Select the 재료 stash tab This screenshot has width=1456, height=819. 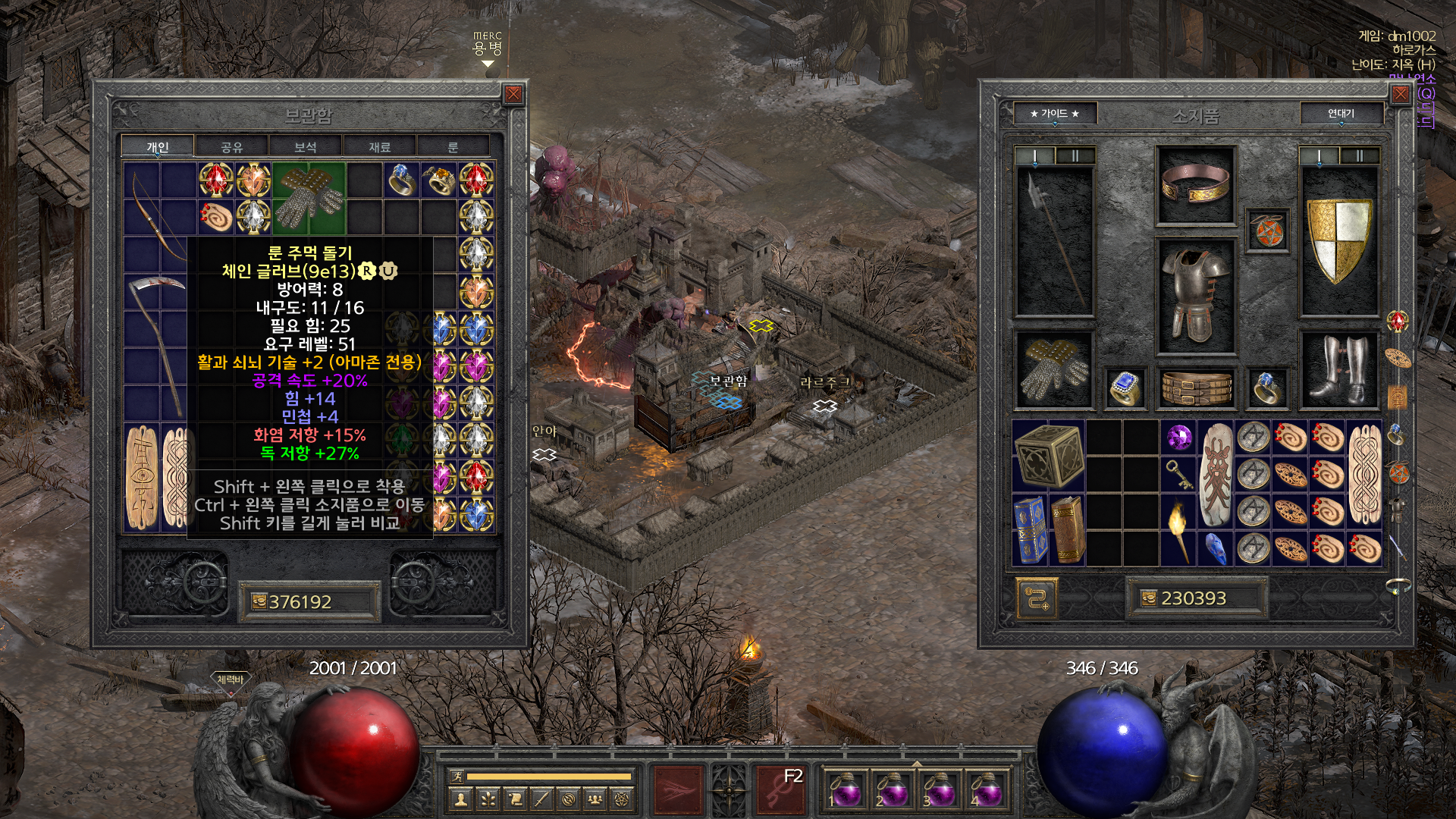click(379, 147)
